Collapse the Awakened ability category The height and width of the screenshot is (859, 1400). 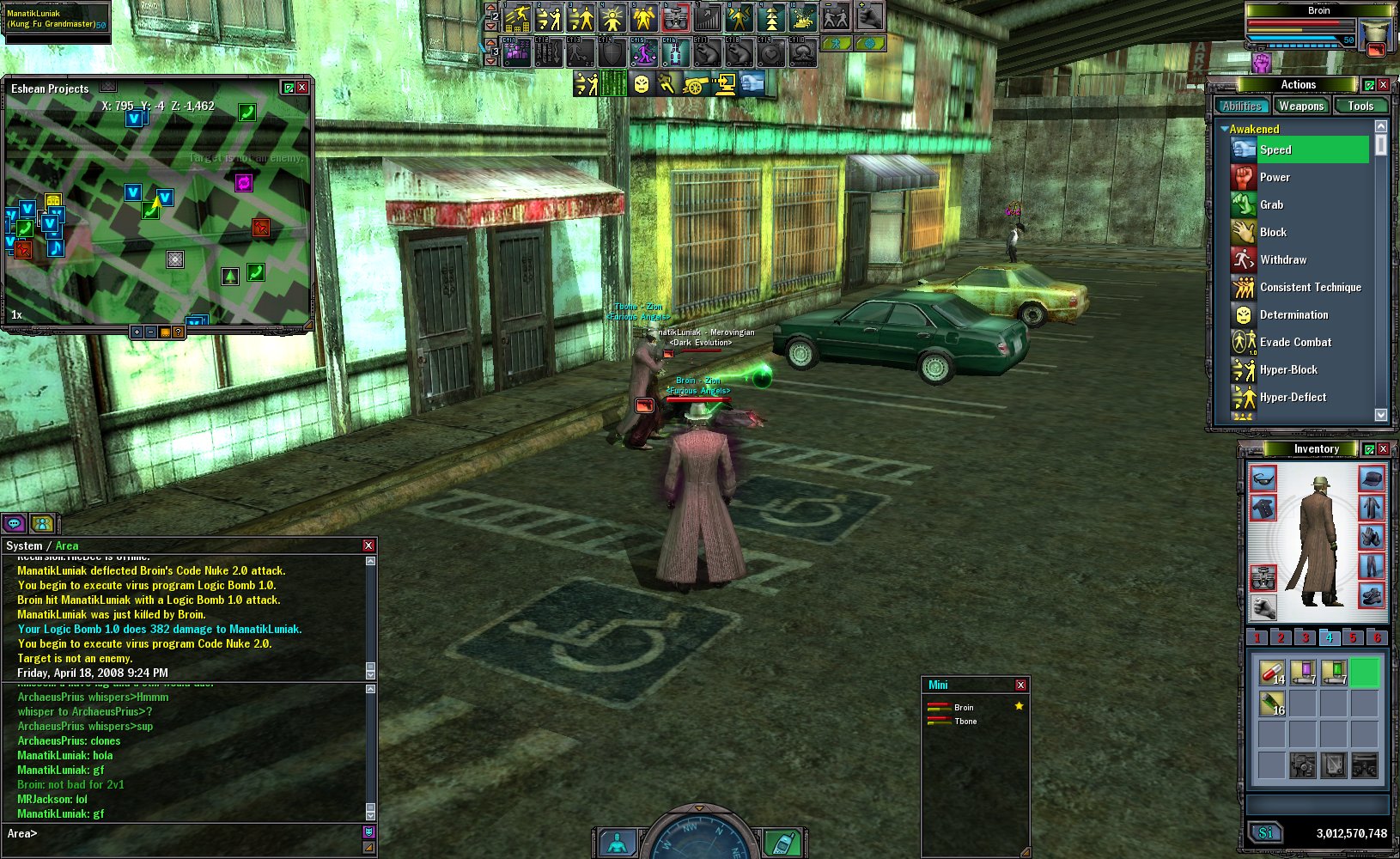[x=1224, y=129]
